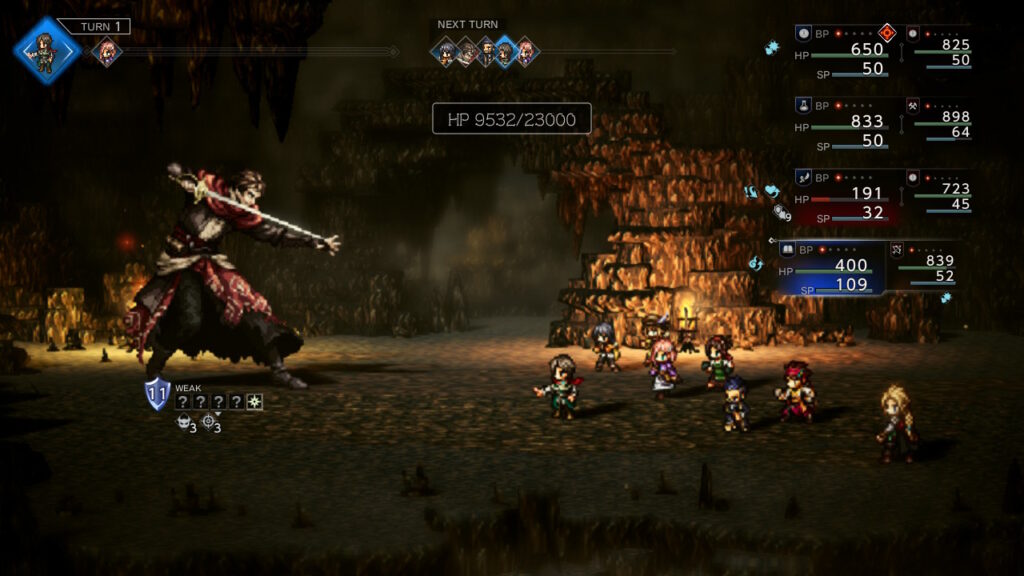The height and width of the screenshot is (576, 1024).
Task: Click the blue shield points badge showing 11
Action: (157, 393)
